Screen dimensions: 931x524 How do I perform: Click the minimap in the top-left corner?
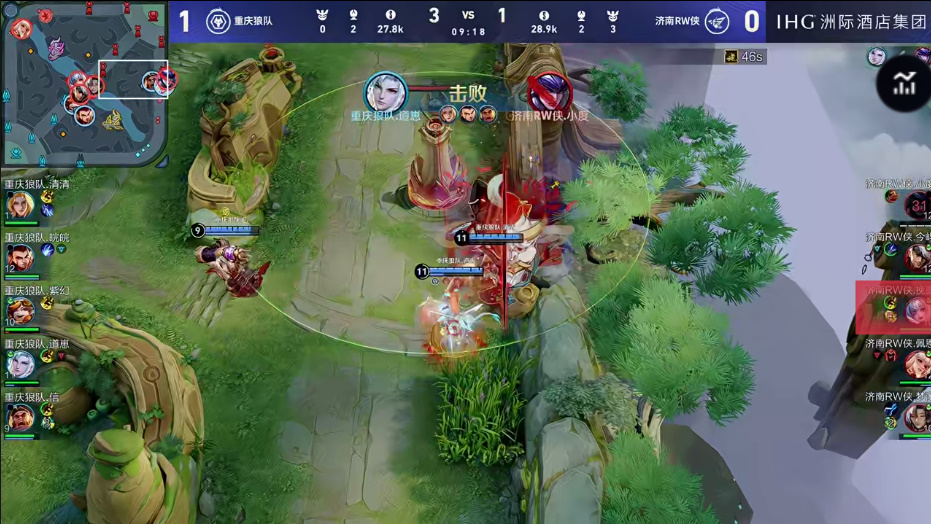84,84
